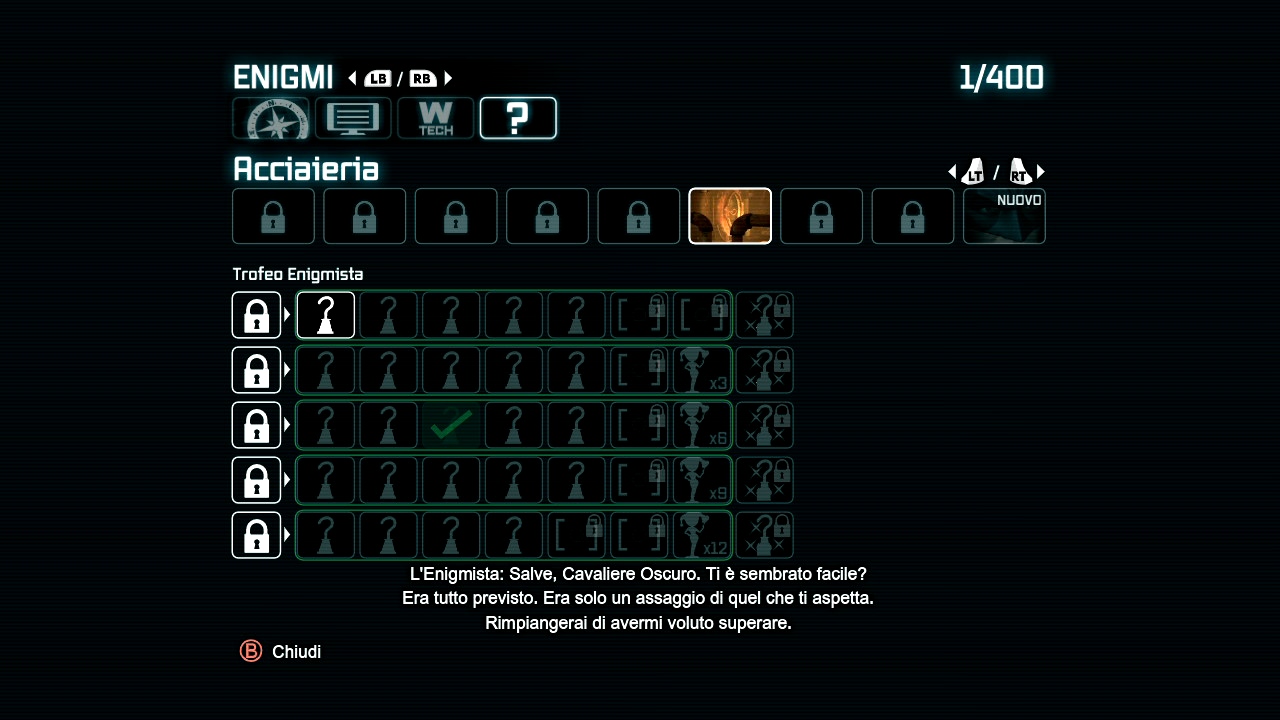Select the unlocked orange area thumbnail

pyautogui.click(x=730, y=216)
